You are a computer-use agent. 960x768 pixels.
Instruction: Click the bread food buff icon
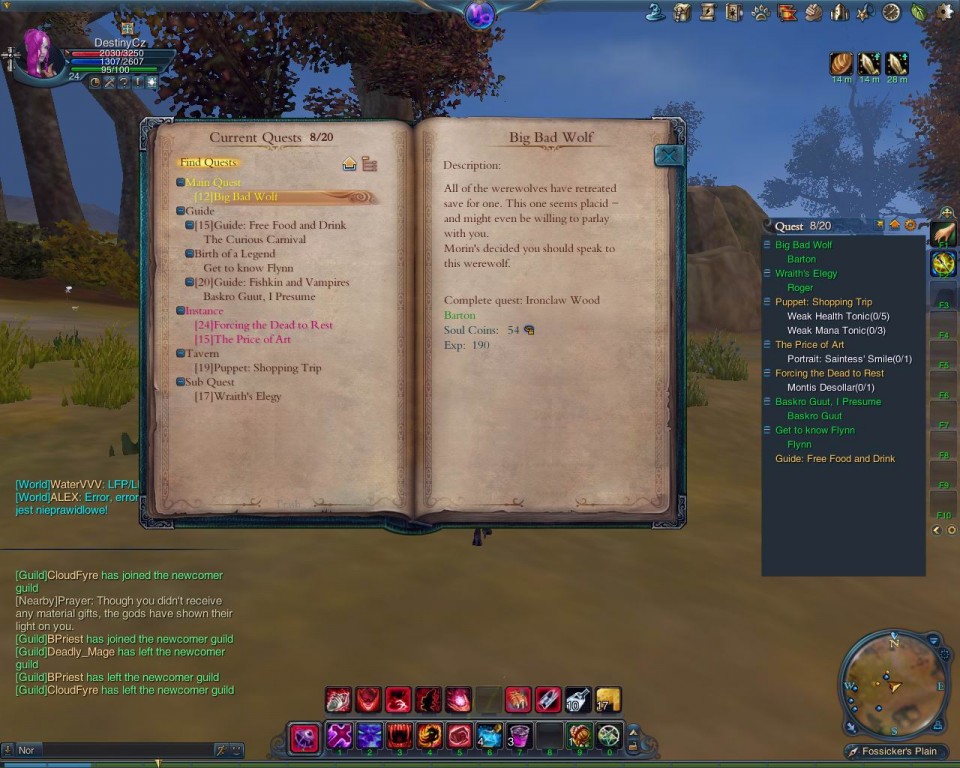pyautogui.click(x=841, y=63)
